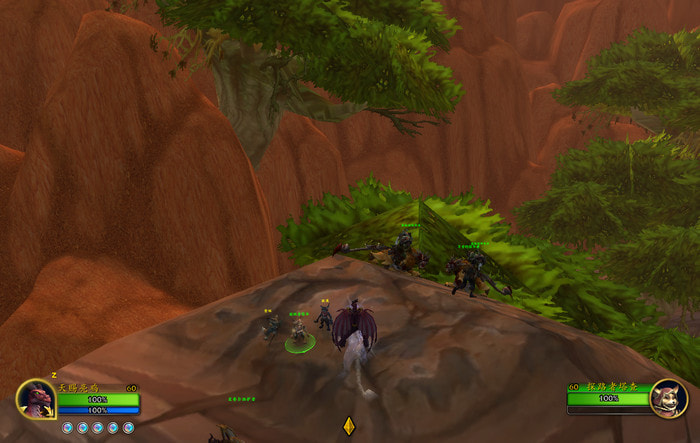Viewport: 700px width, 443px height.
Task: Click the player's red dragon portrait
Action: (36, 399)
